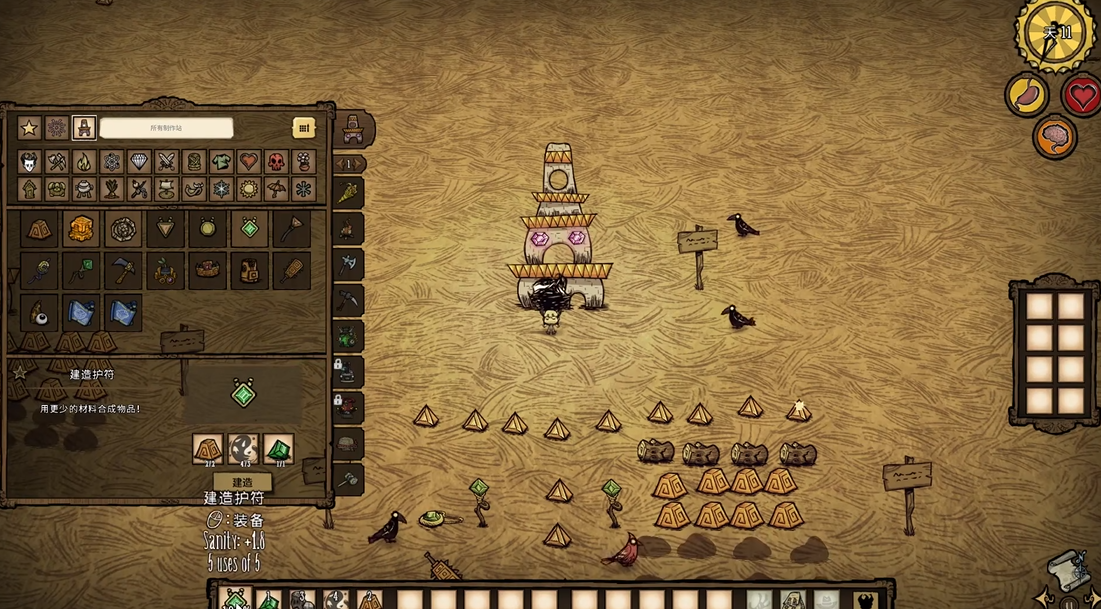Image resolution: width=1101 pixels, height=609 pixels.
Task: Select the thulecite crown recipe
Action: pyautogui.click(x=207, y=271)
